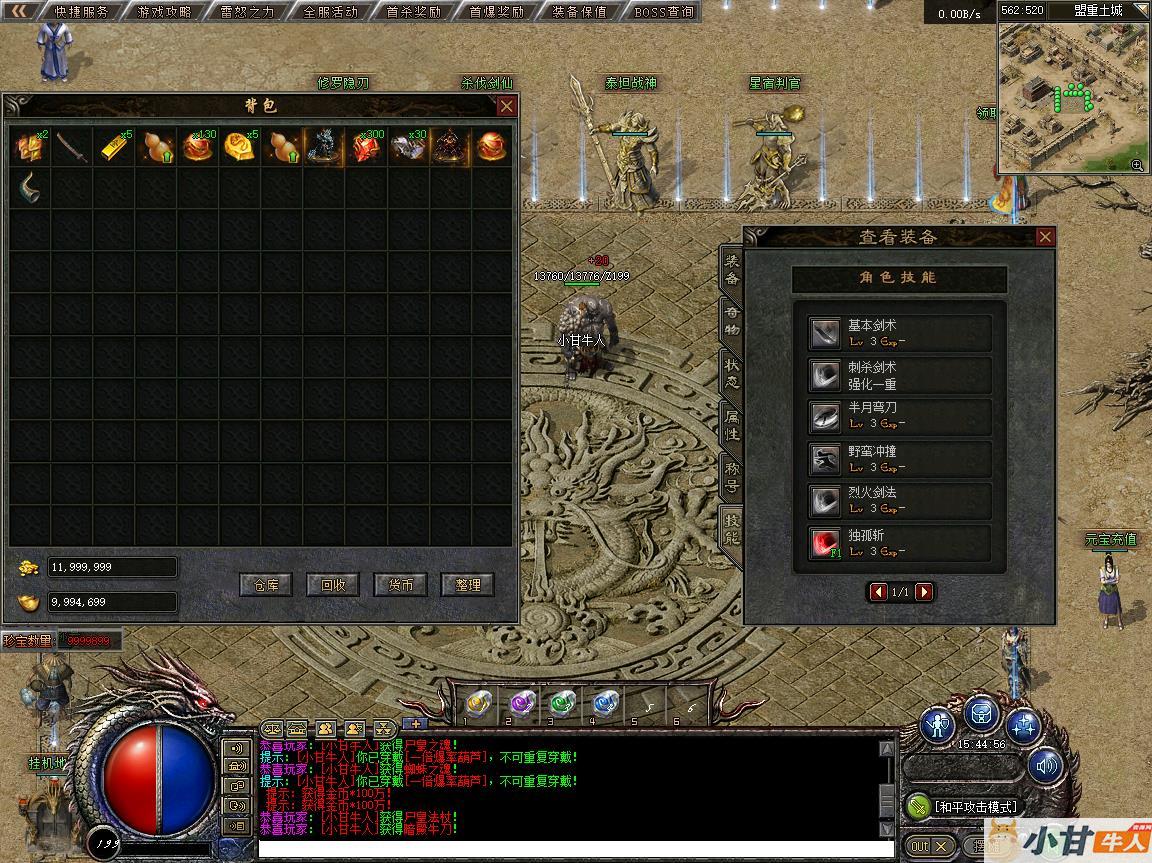Close the 查看装备 equipment panel

[x=1045, y=237]
